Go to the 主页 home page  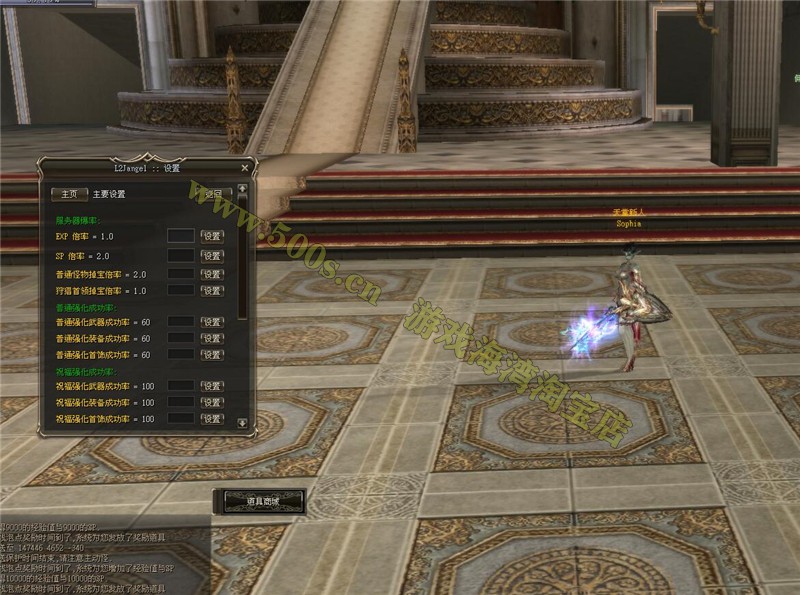tap(69, 194)
